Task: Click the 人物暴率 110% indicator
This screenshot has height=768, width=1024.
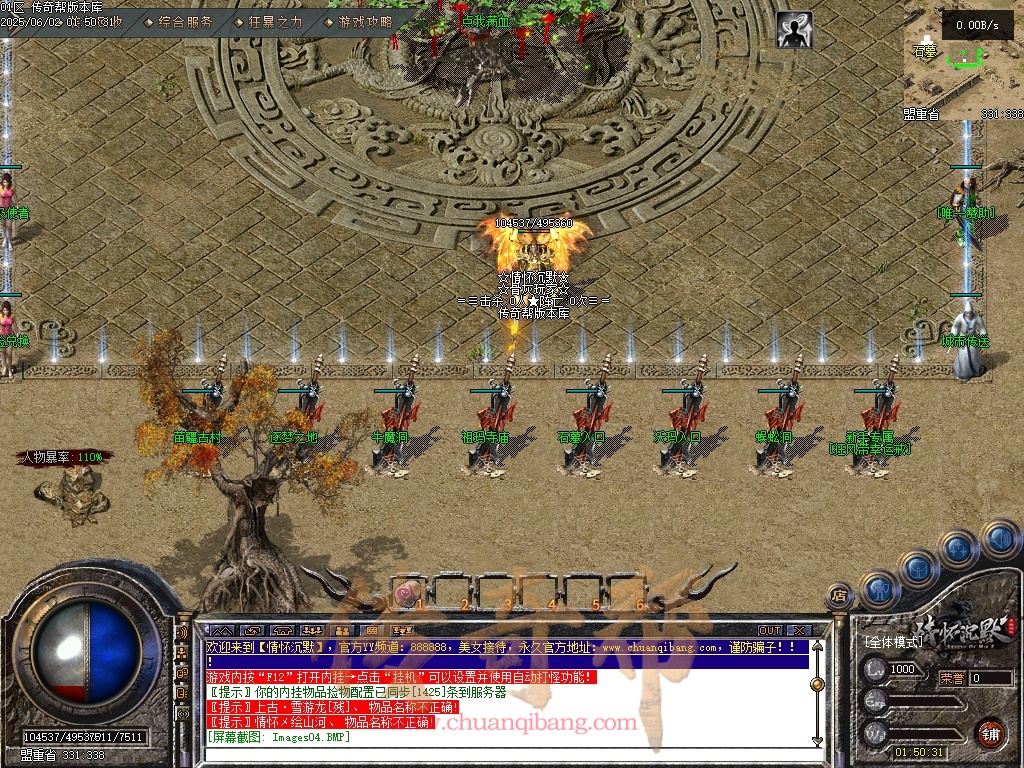Action: [63, 457]
